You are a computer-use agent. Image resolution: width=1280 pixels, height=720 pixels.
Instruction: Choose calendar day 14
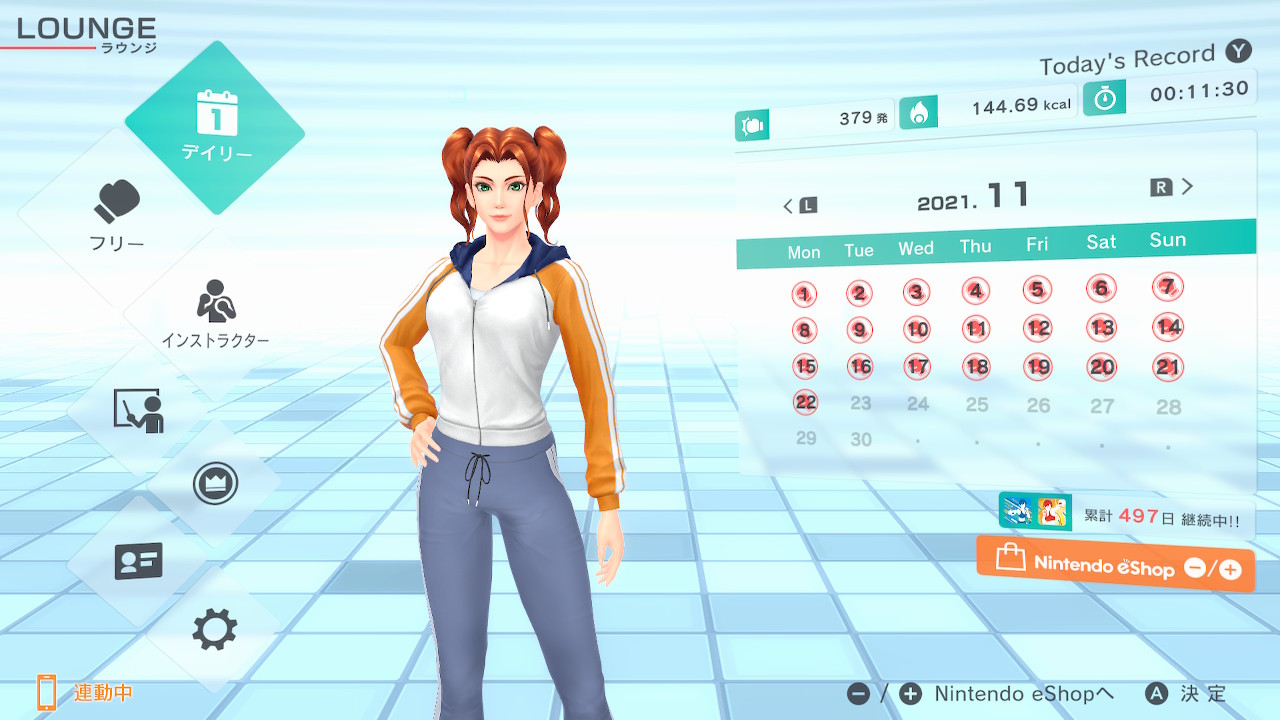click(1167, 327)
